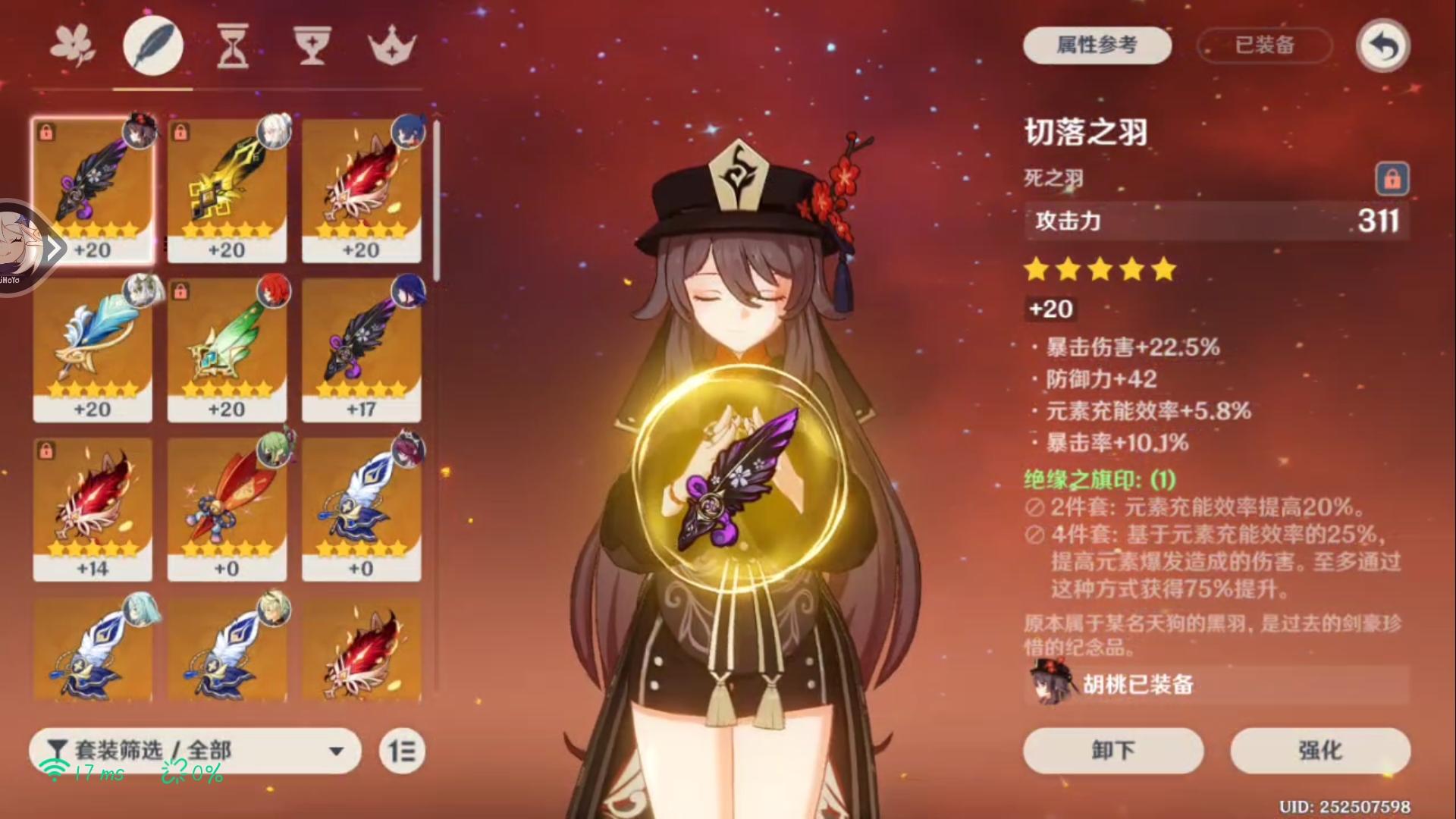Switch to the 已装备 tab
1456x819 pixels.
pos(1263,45)
